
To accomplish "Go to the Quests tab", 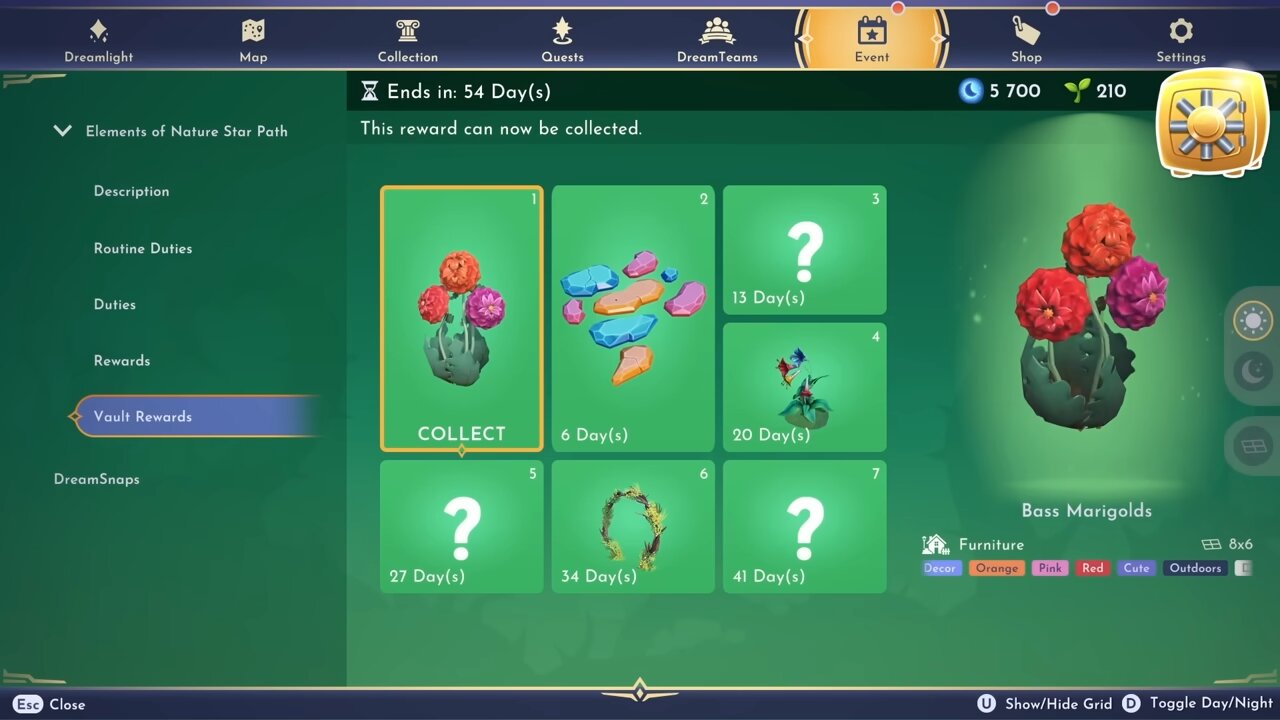I will tap(562, 41).
